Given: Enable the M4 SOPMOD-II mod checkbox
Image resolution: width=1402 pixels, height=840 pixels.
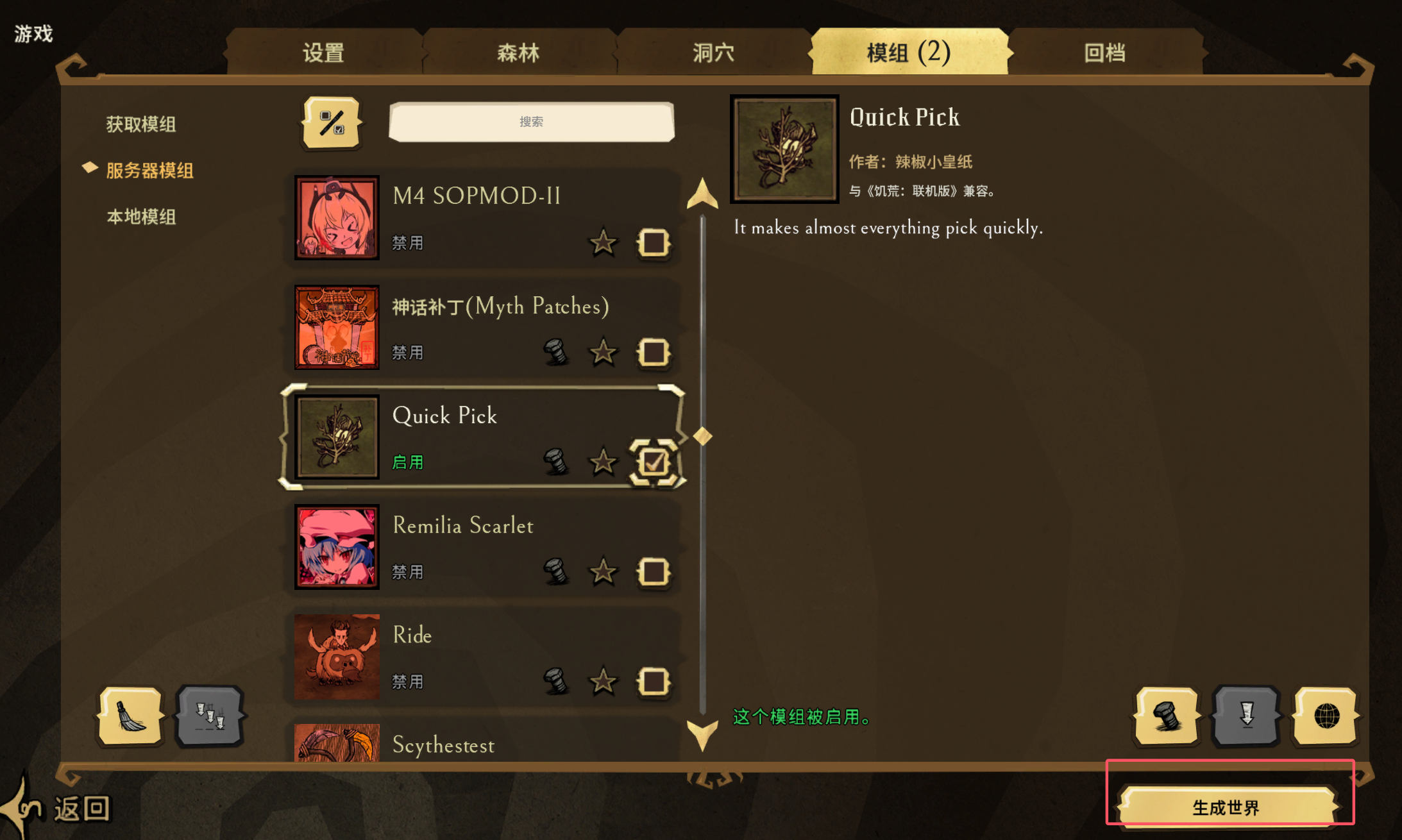Looking at the screenshot, I should (x=654, y=243).
